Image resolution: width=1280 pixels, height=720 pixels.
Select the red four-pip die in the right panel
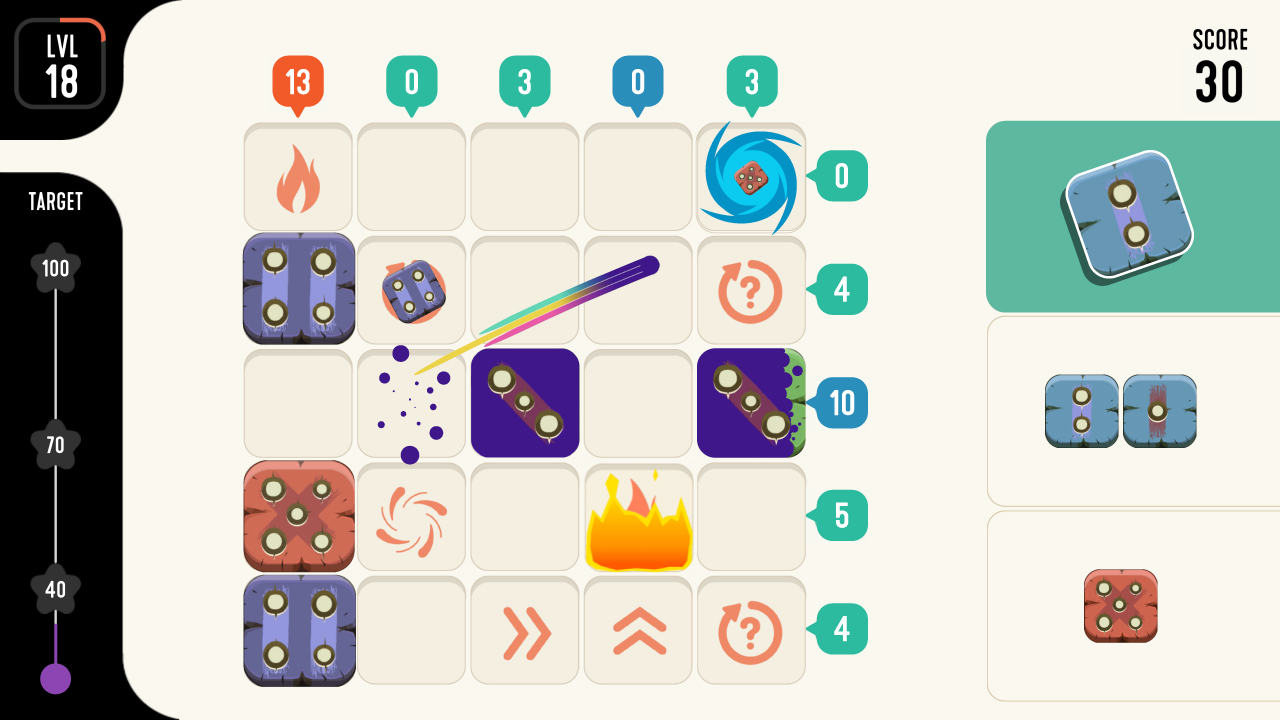(1122, 606)
